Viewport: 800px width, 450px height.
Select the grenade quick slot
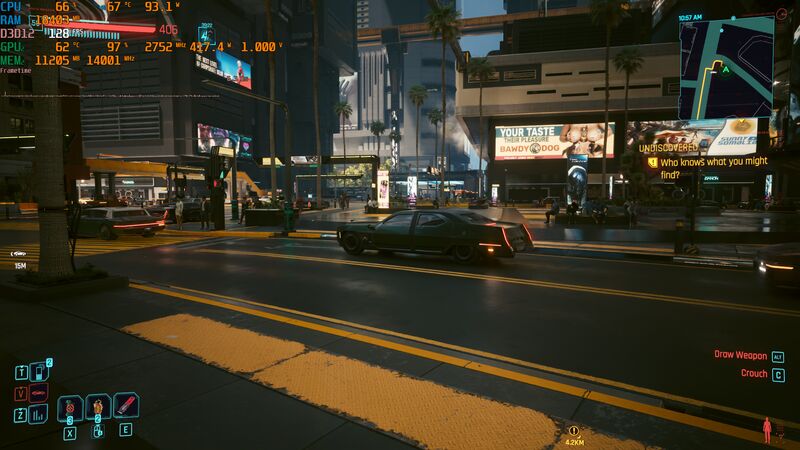click(70, 408)
